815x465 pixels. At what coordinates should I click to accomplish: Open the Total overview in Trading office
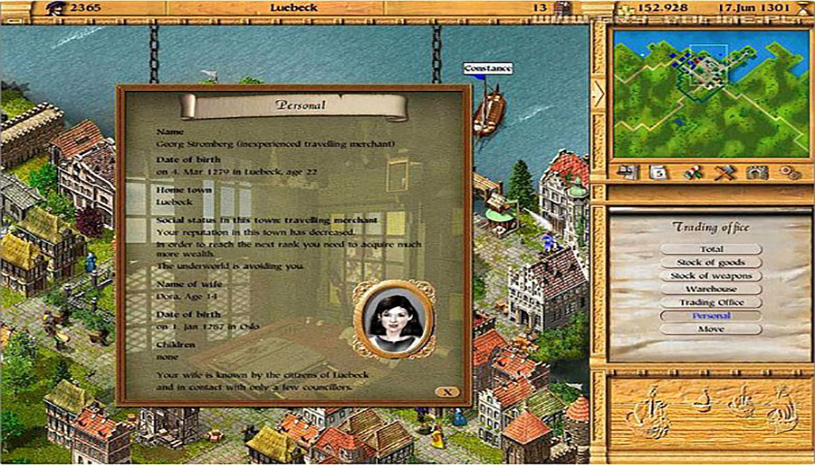711,248
